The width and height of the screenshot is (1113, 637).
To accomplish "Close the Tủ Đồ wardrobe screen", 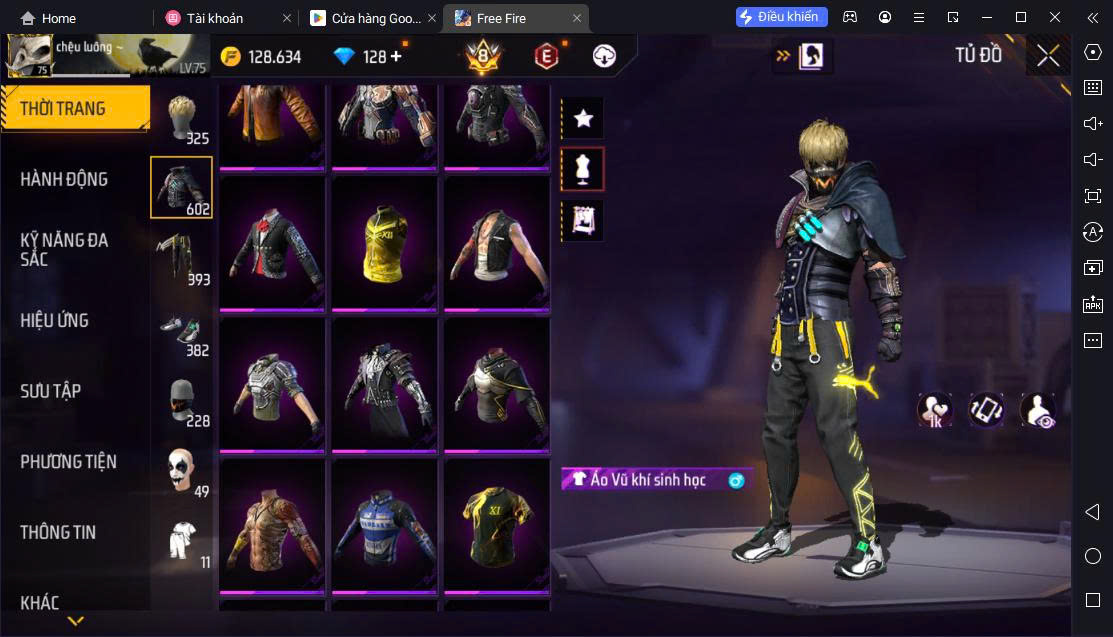I will [x=1048, y=56].
